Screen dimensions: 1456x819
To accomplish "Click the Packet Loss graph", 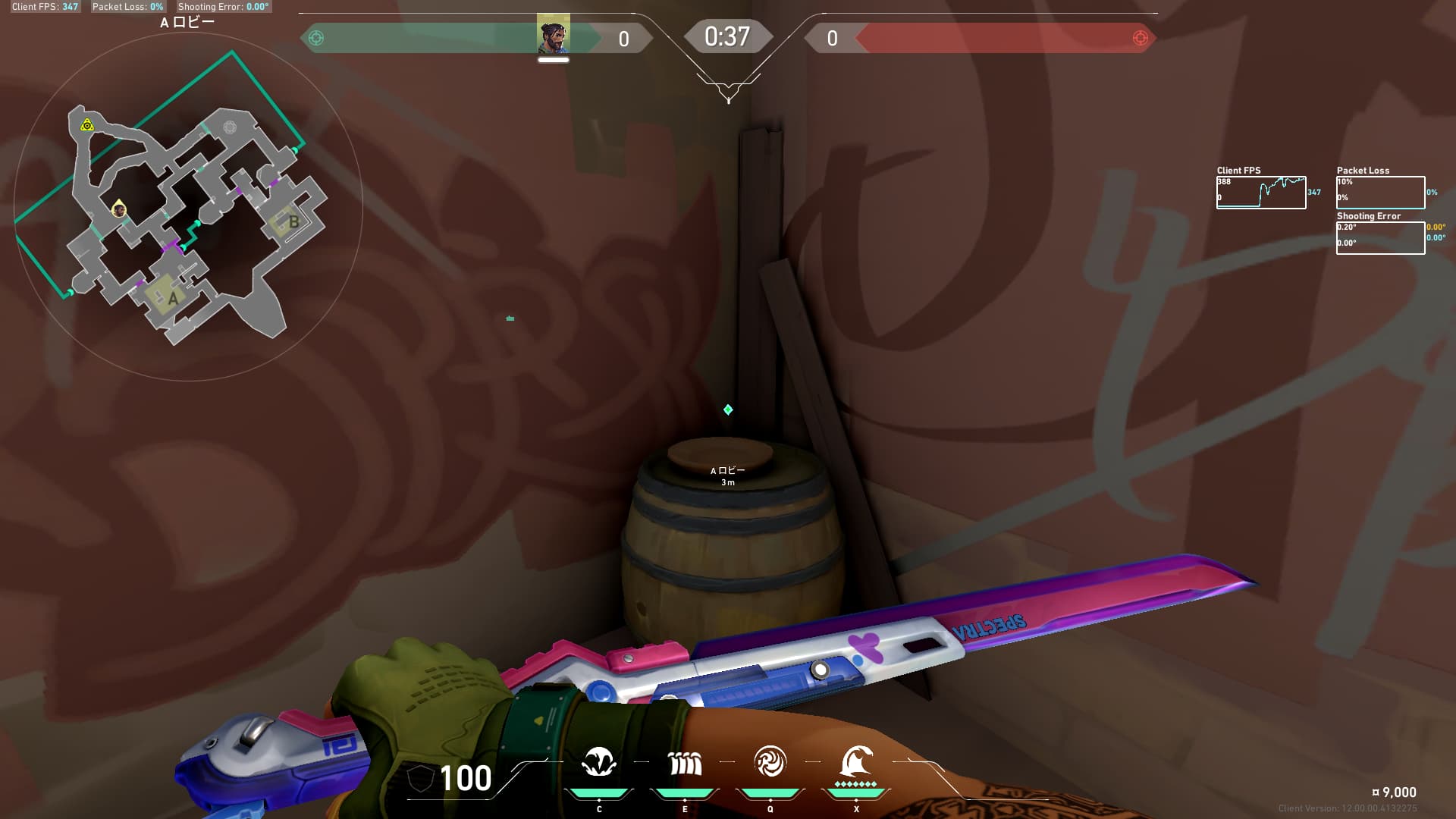I will click(x=1380, y=193).
